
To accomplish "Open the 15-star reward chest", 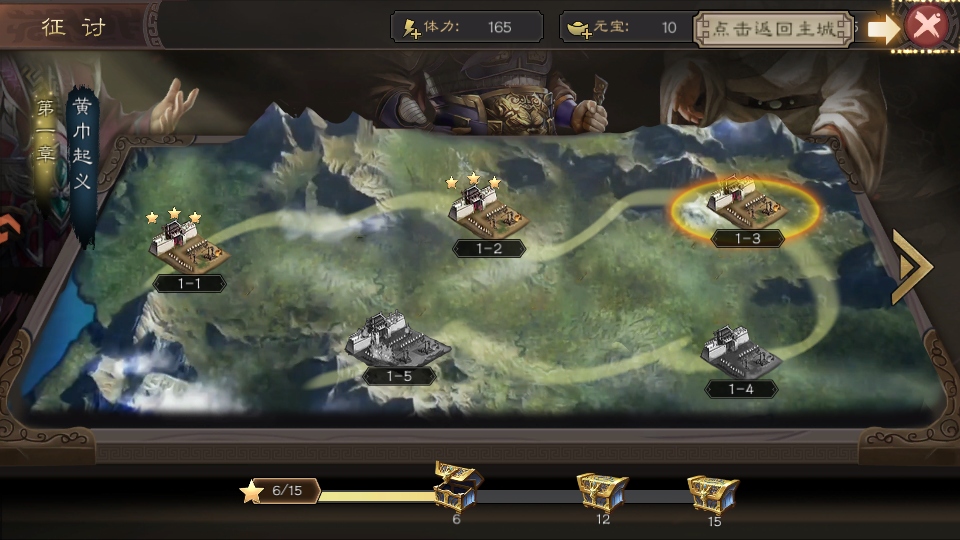I will pos(713,492).
